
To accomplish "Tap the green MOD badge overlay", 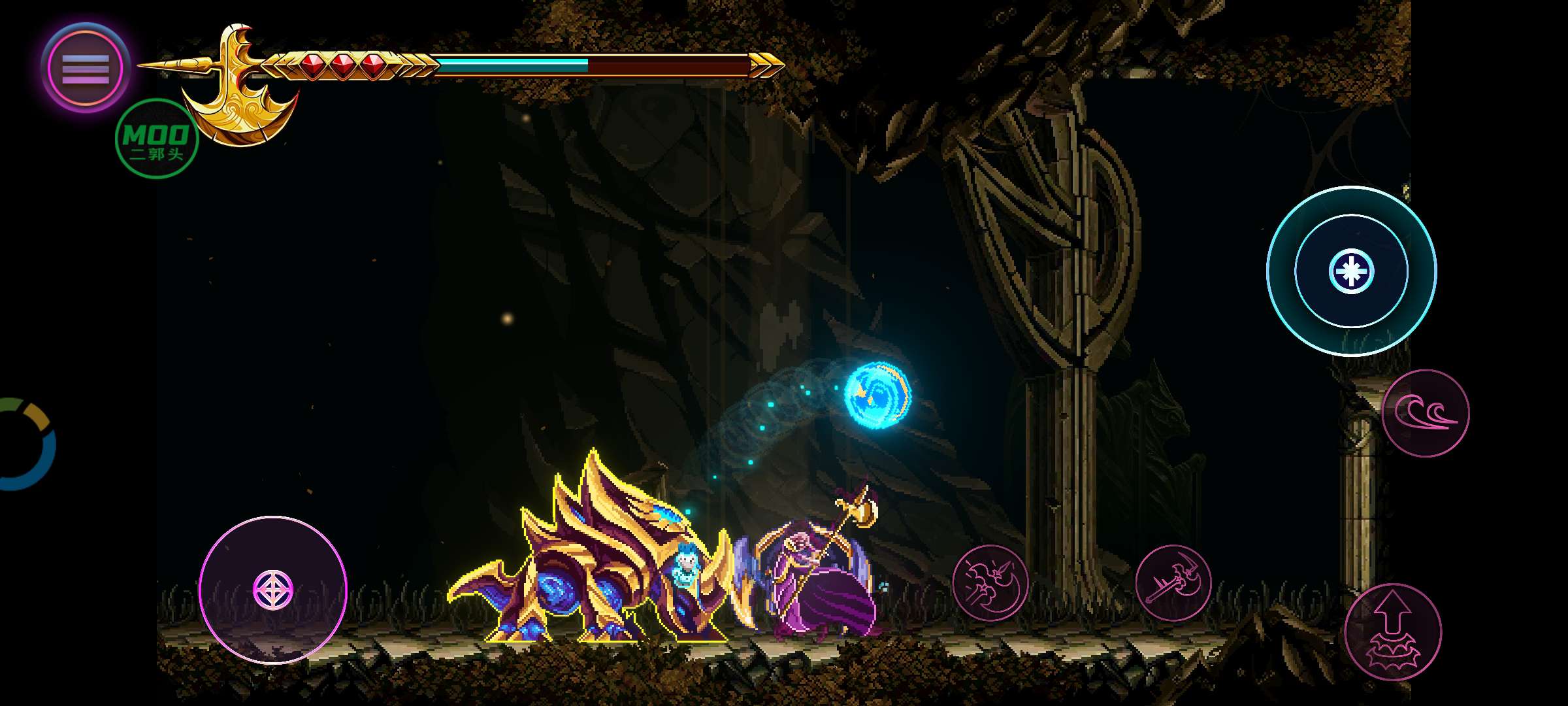I will [156, 139].
